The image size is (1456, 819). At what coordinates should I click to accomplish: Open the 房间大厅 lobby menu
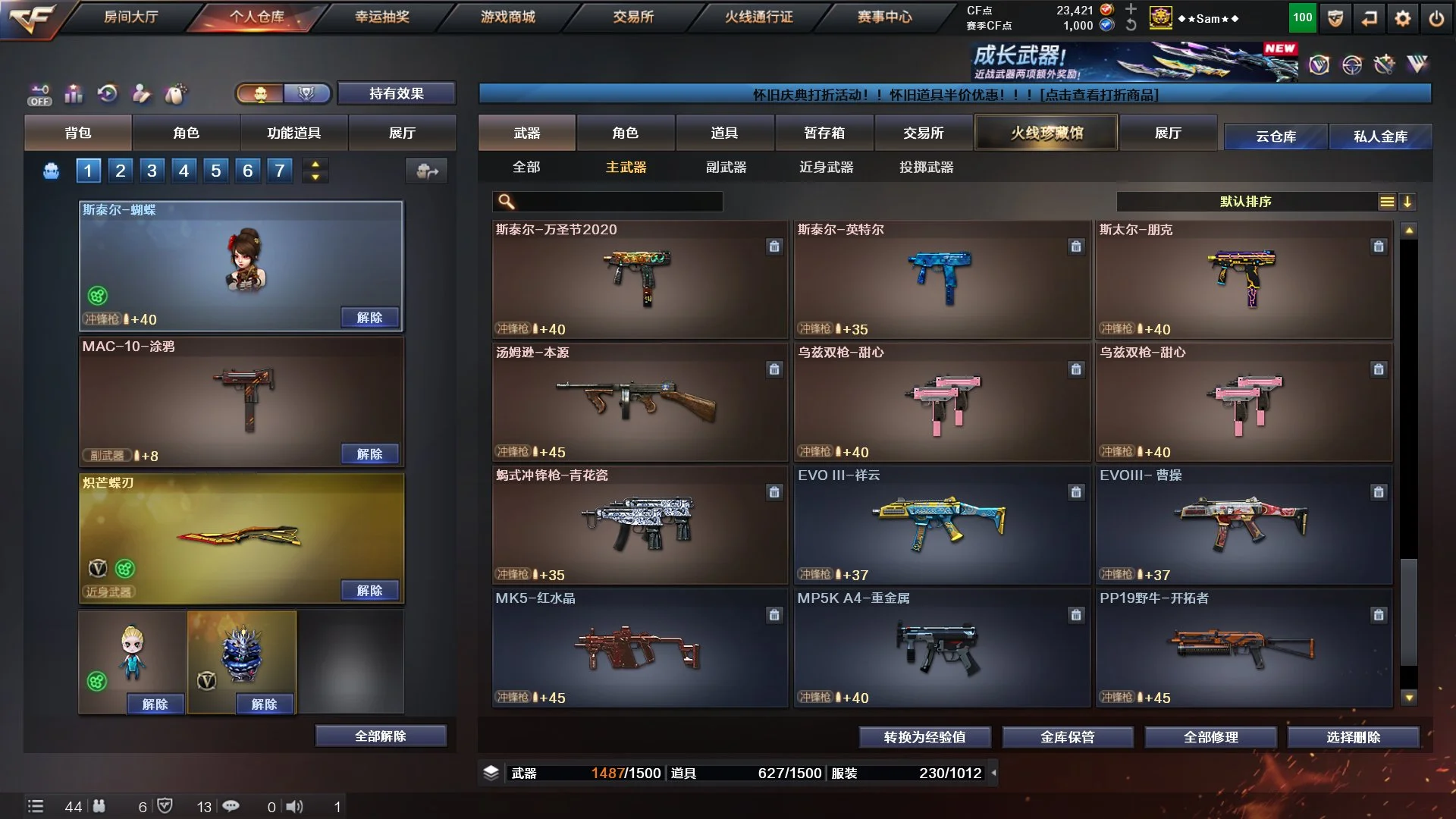(130, 17)
